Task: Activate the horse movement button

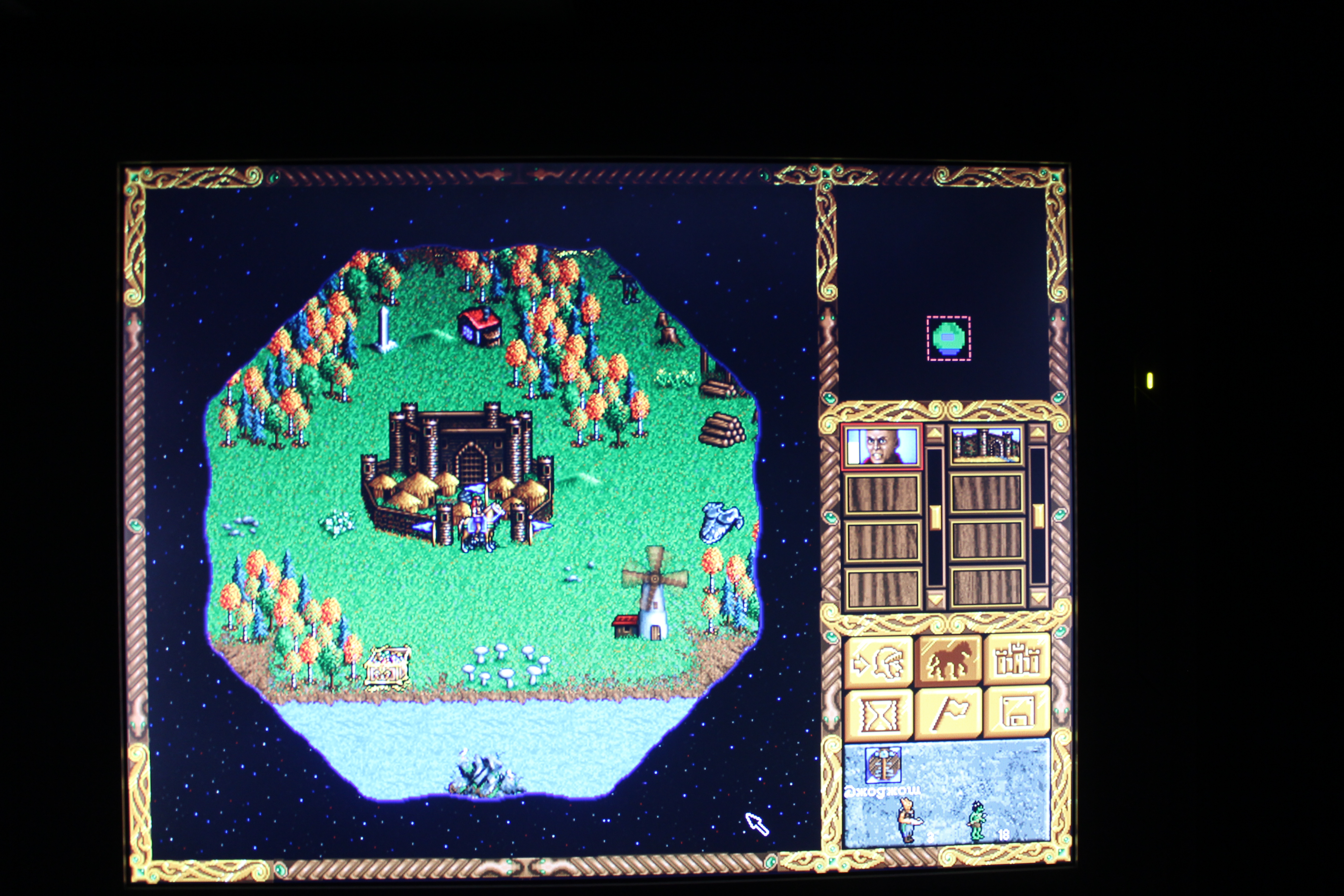Action: coord(948,661)
